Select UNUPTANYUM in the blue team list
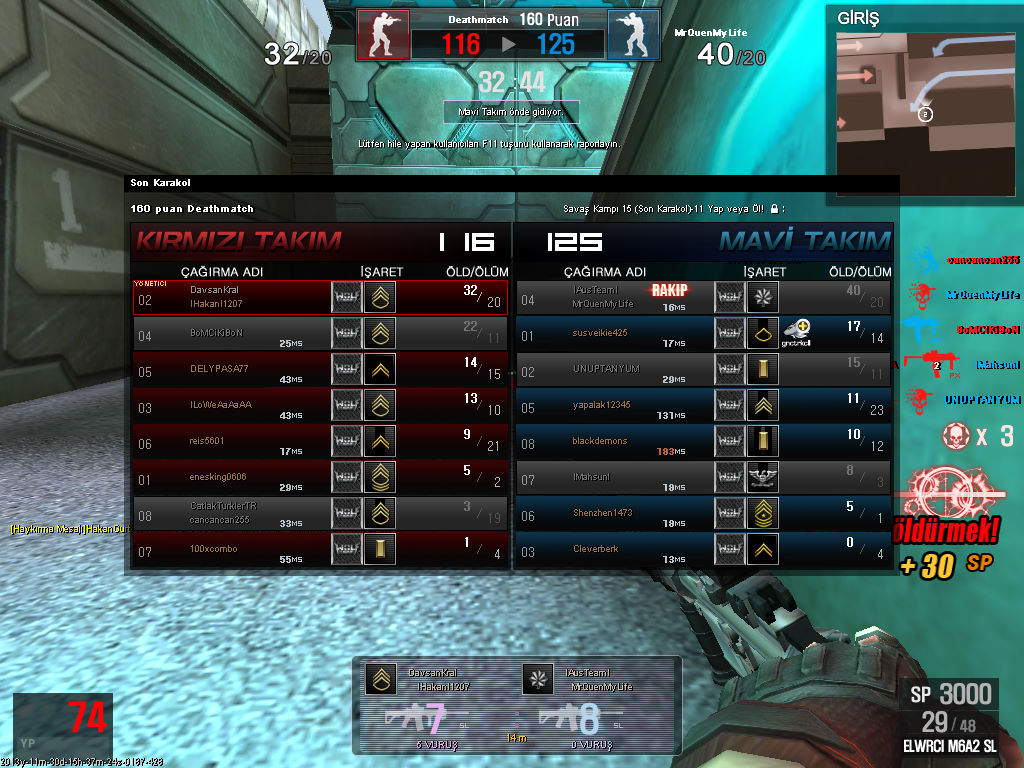Screen dimensions: 1024x768 coord(704,369)
